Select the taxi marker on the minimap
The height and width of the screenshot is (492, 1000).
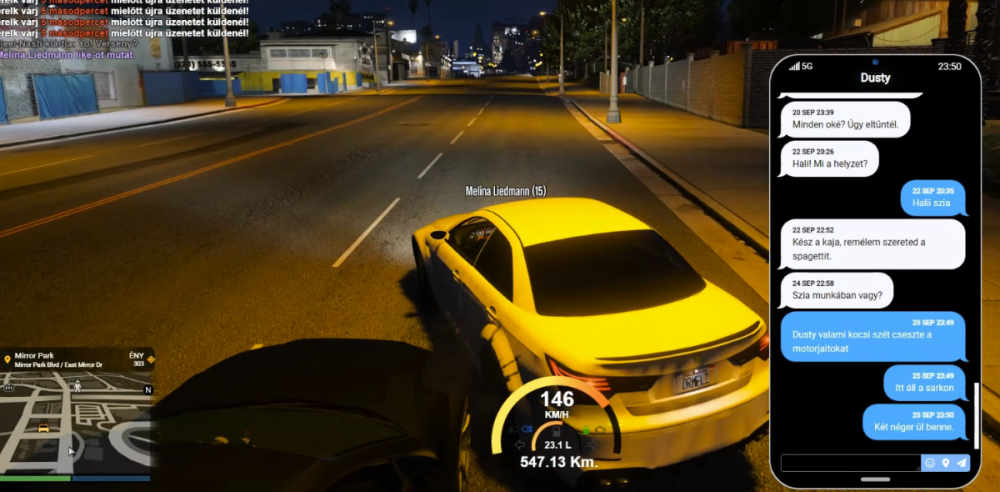tap(43, 427)
